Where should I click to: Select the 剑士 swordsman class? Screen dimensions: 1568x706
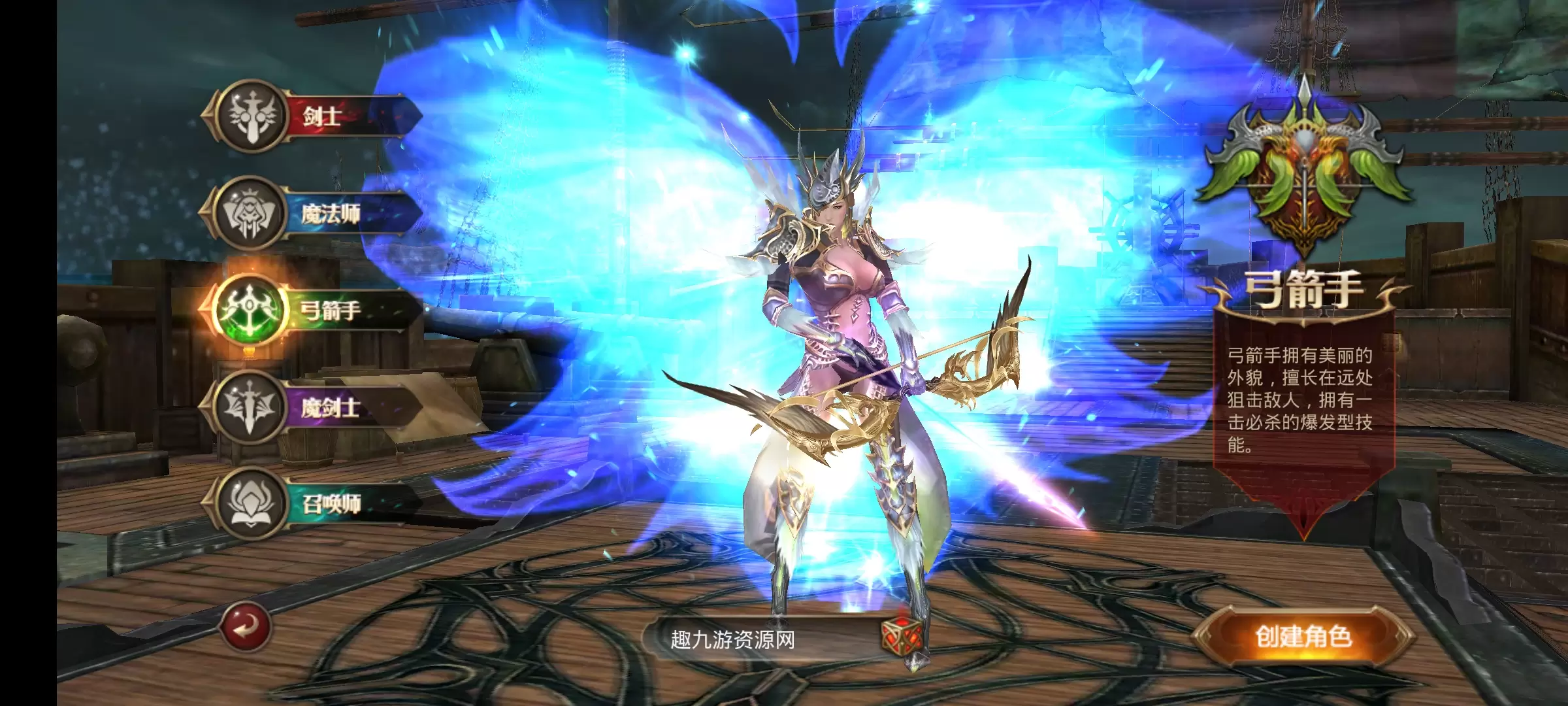pyautogui.click(x=310, y=117)
